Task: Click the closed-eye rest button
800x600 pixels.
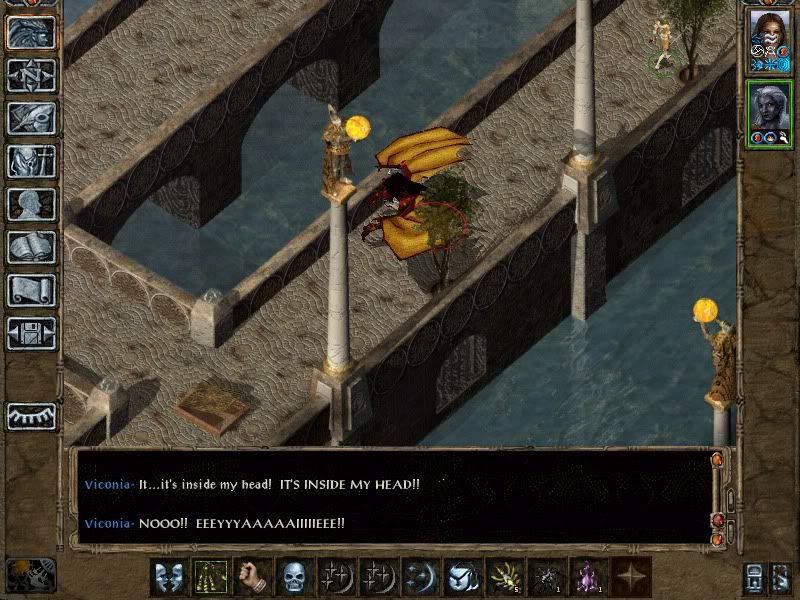Action: tap(31, 416)
